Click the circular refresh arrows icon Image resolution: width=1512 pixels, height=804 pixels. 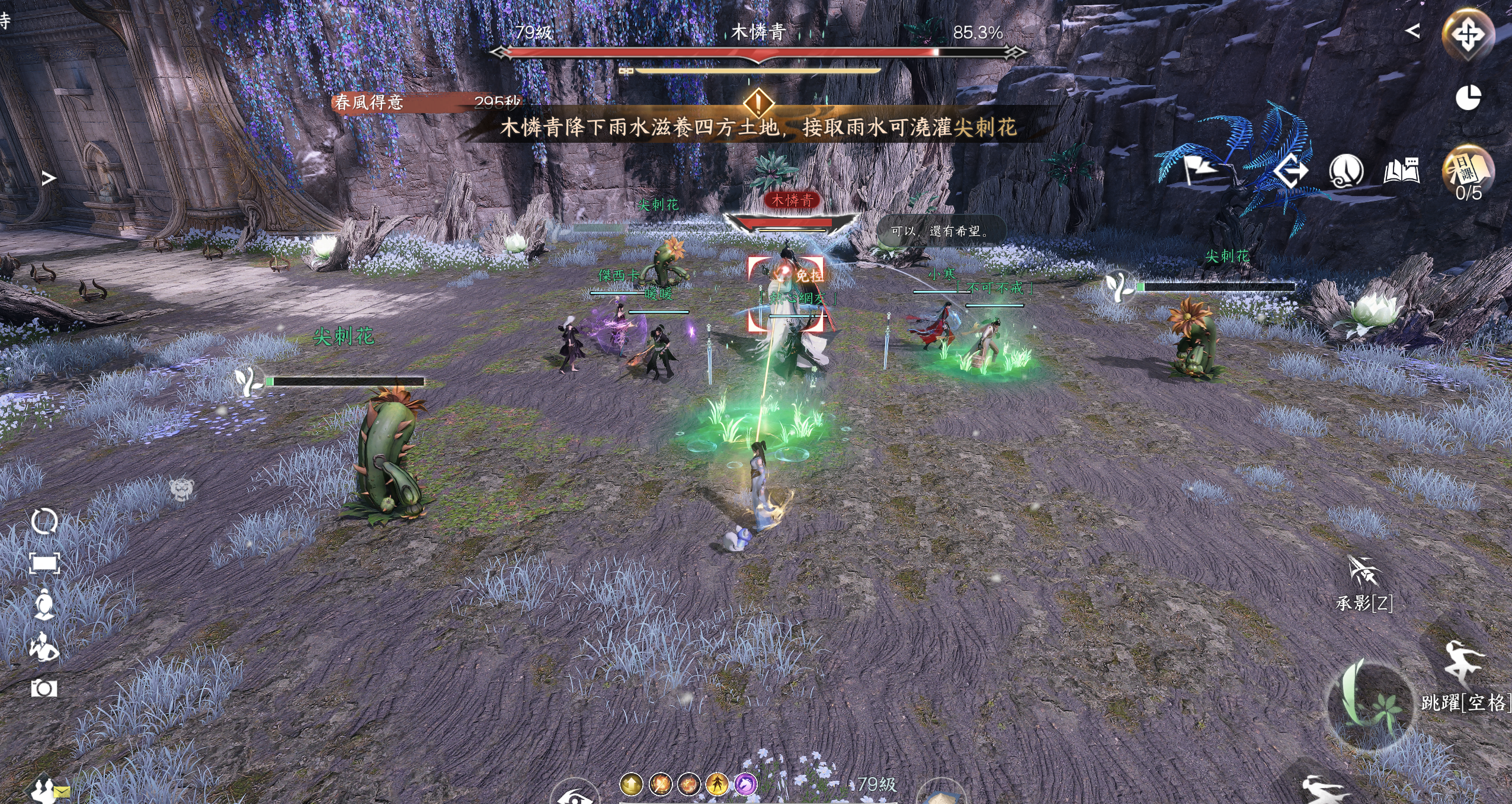click(44, 521)
